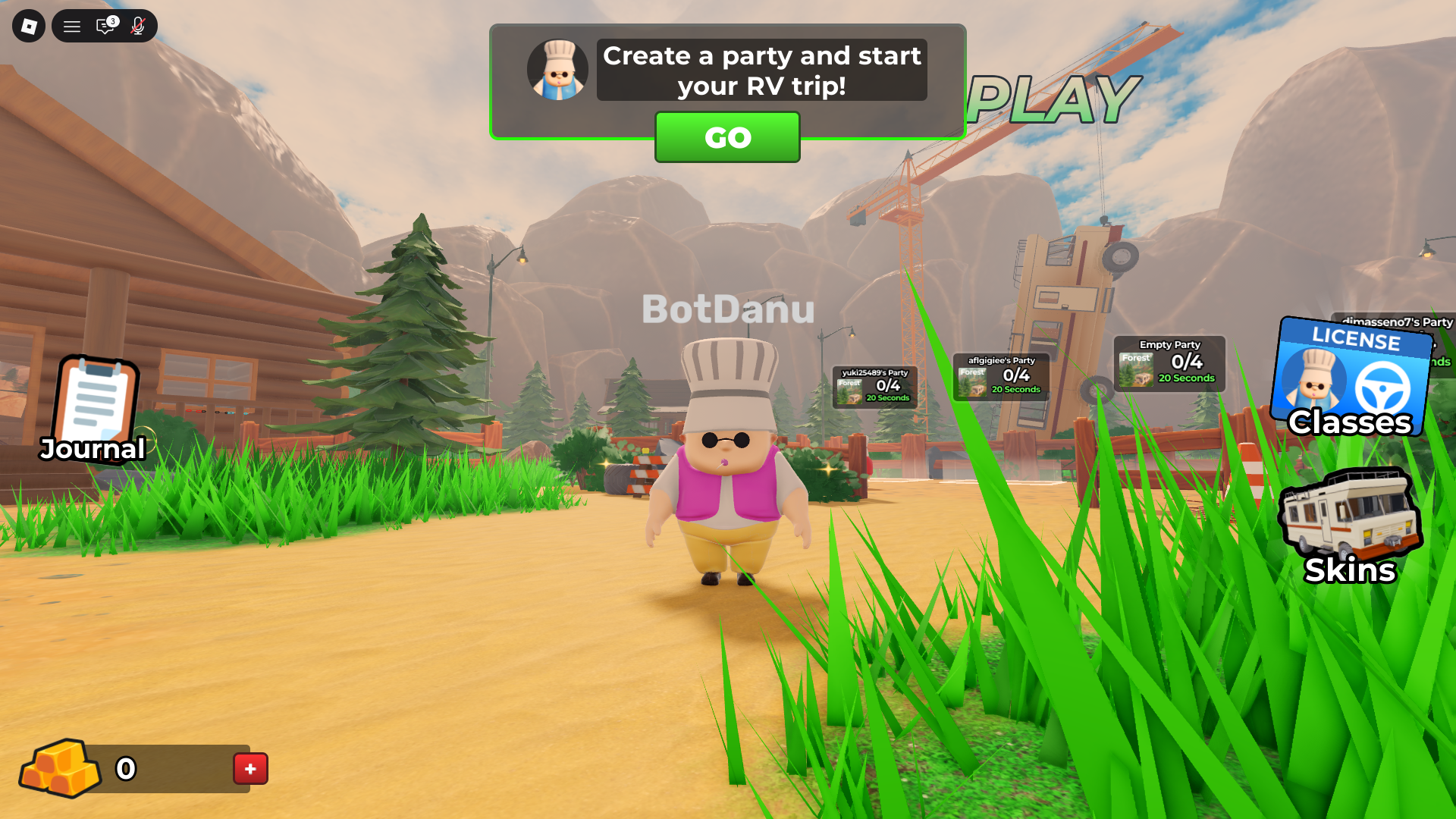The width and height of the screenshot is (1456, 819).
Task: Open the Roblox hamburger menu
Action: (71, 26)
